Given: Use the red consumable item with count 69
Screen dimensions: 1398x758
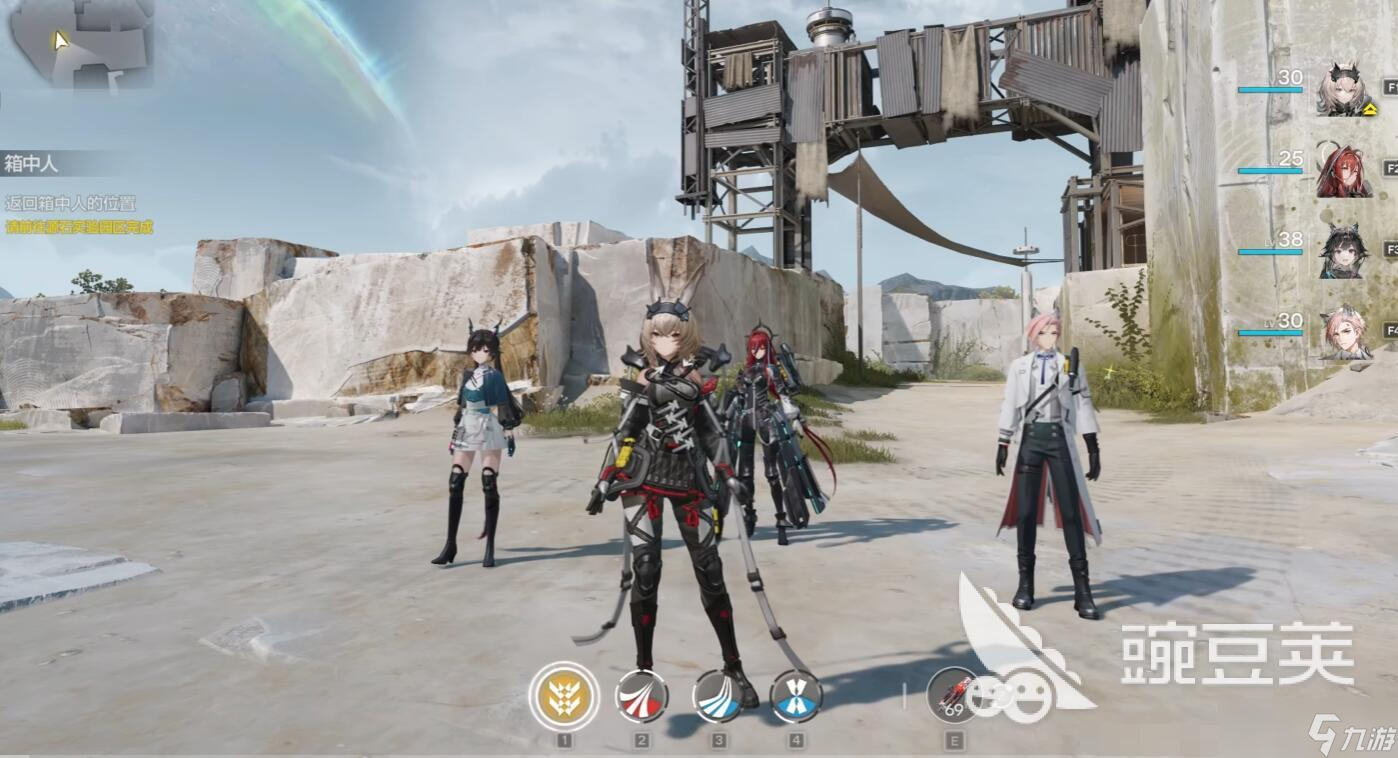Looking at the screenshot, I should tap(953, 693).
